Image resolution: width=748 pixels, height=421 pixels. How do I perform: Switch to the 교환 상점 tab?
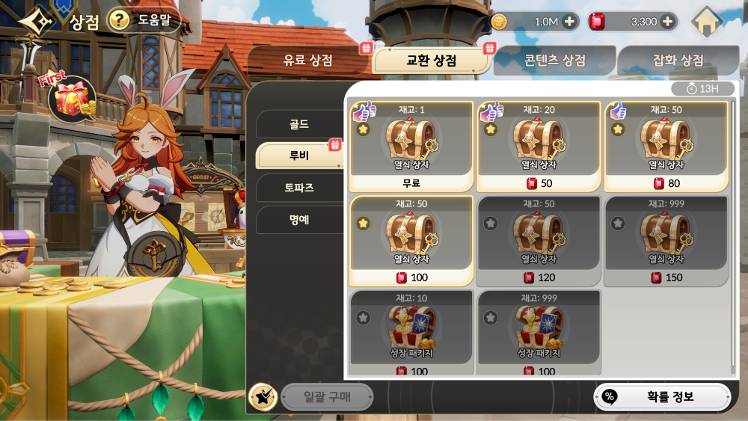[431, 60]
